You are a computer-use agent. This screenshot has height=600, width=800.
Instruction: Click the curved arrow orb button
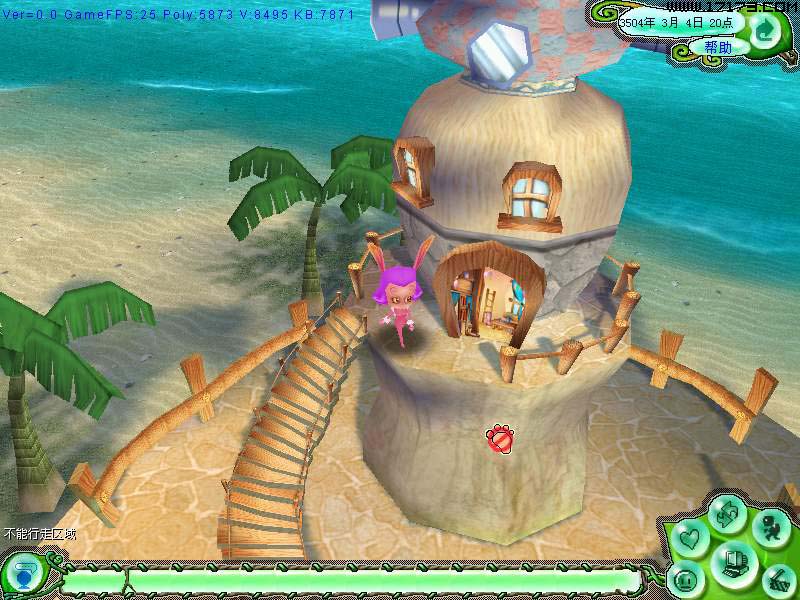766,32
